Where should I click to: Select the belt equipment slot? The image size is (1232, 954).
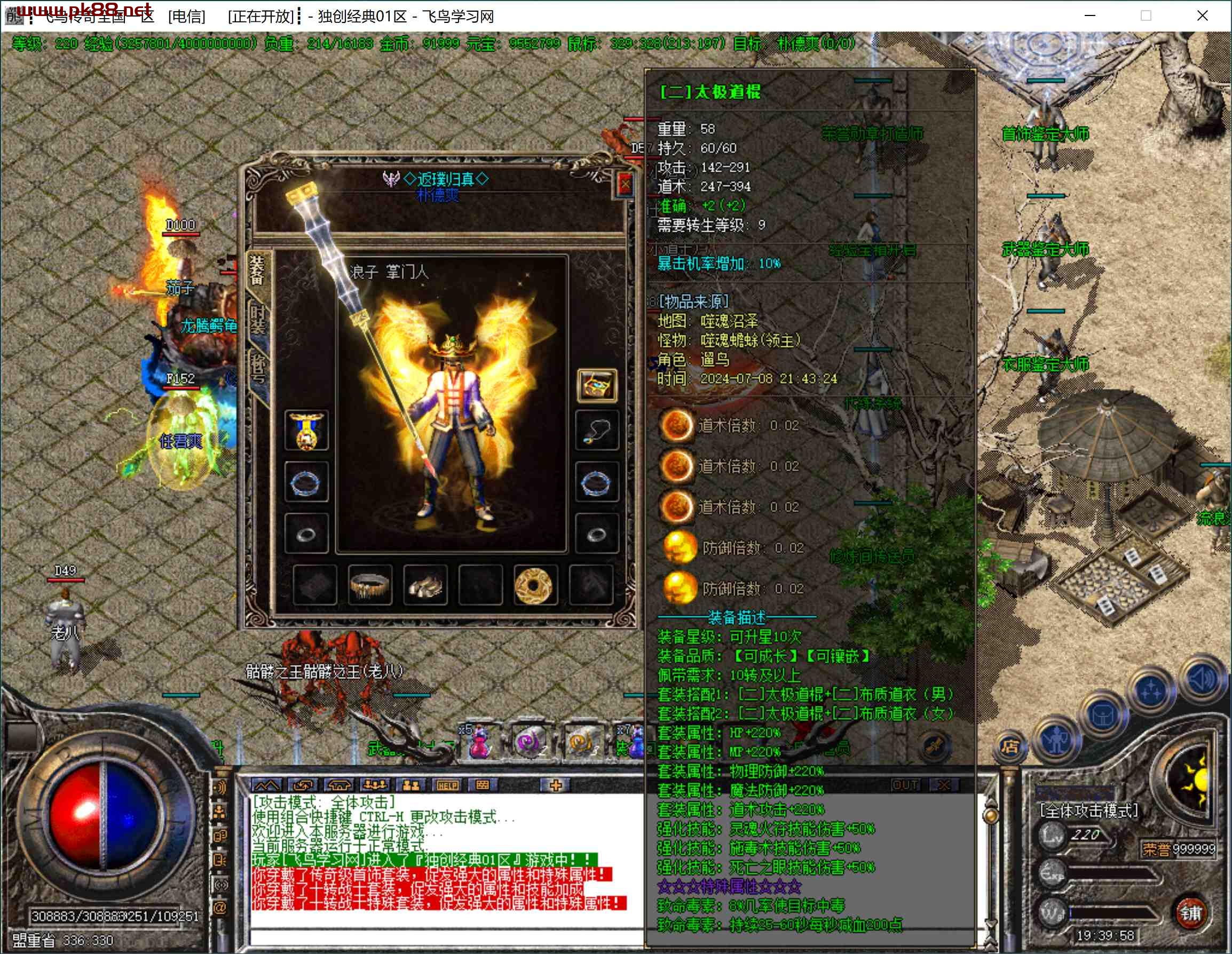click(370, 585)
